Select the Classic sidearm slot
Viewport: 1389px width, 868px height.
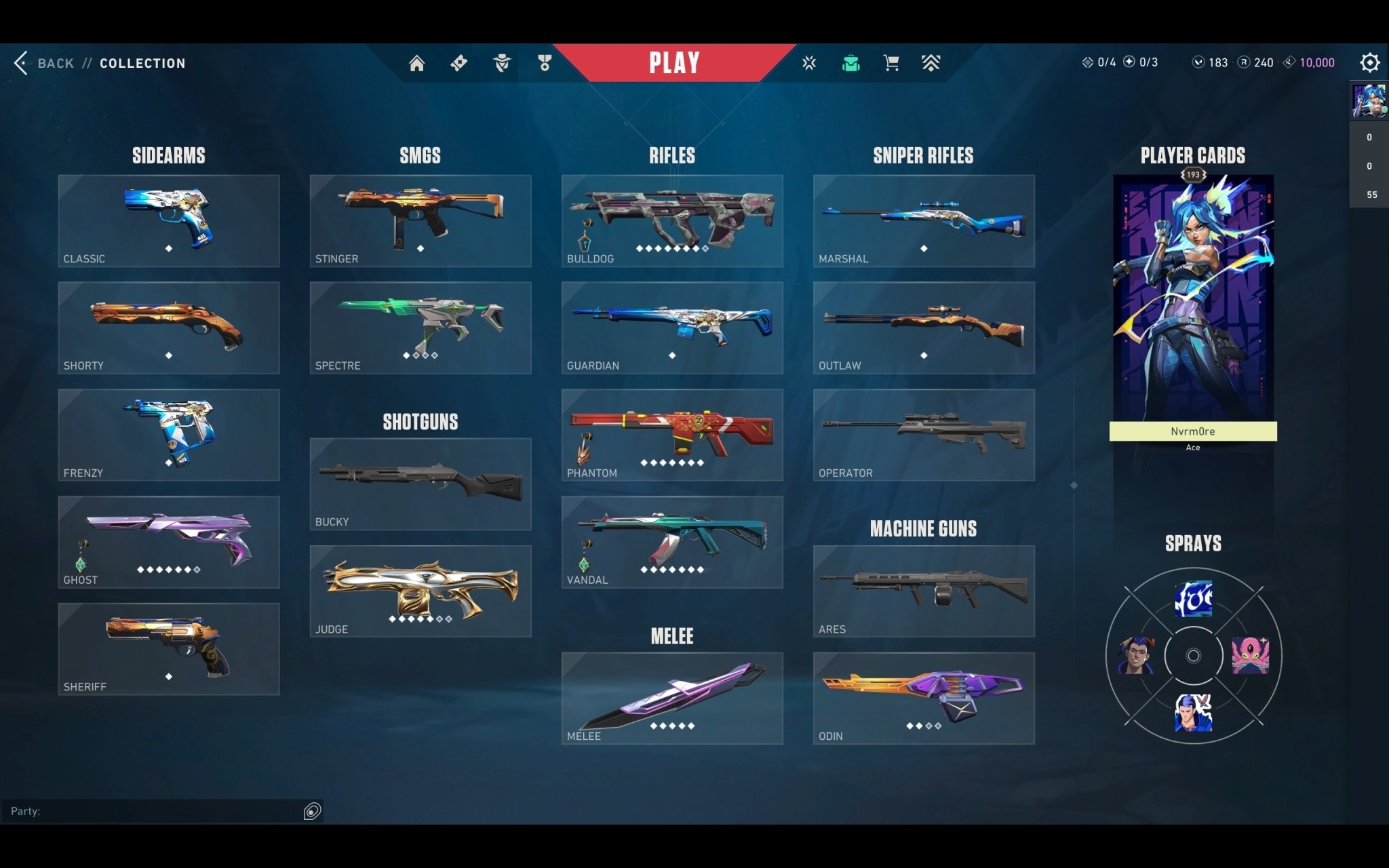click(169, 221)
